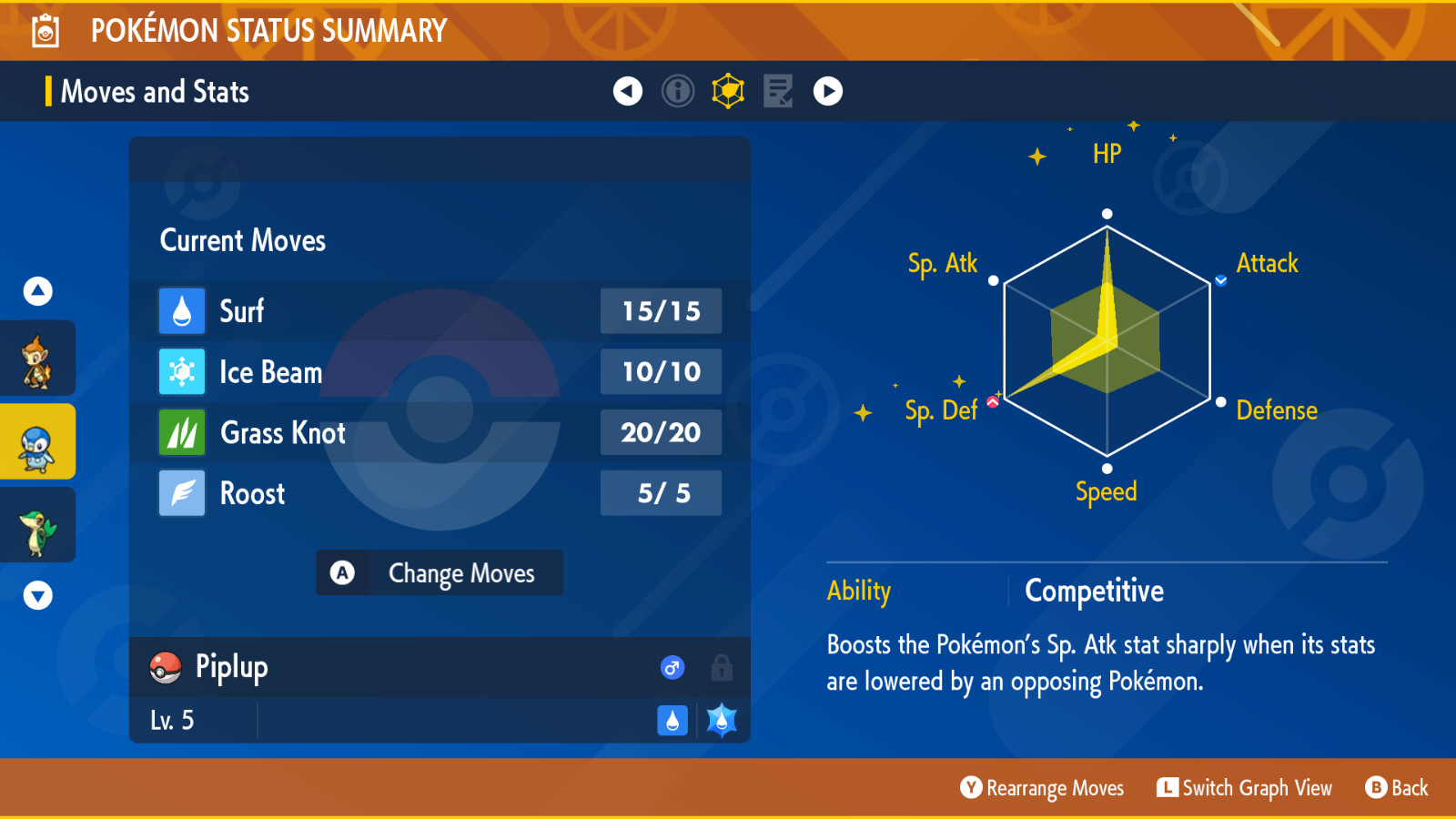Open the memo notes page tab
The height and width of the screenshot is (819, 1456).
[x=778, y=91]
